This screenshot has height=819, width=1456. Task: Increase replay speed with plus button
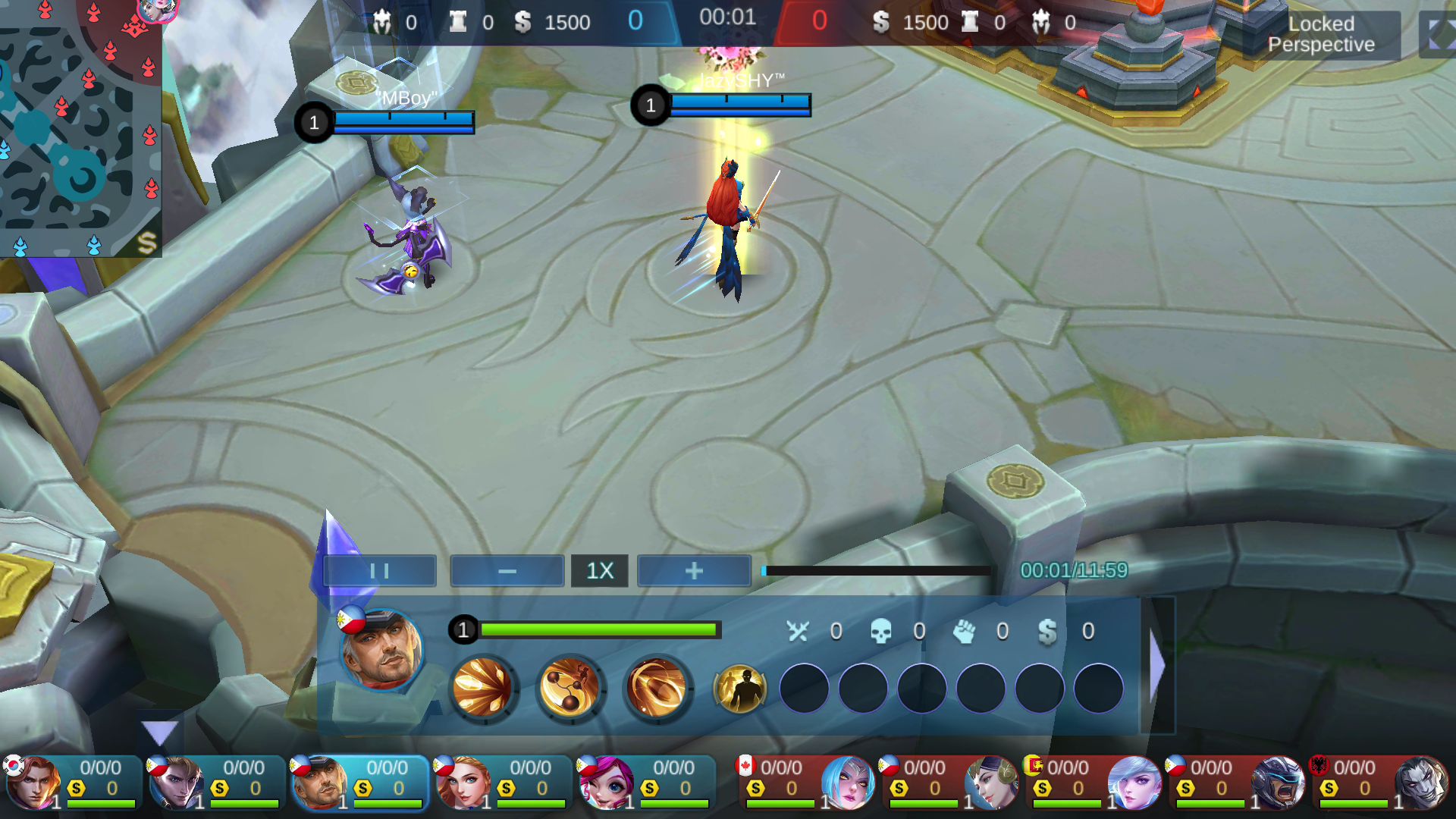pyautogui.click(x=694, y=571)
